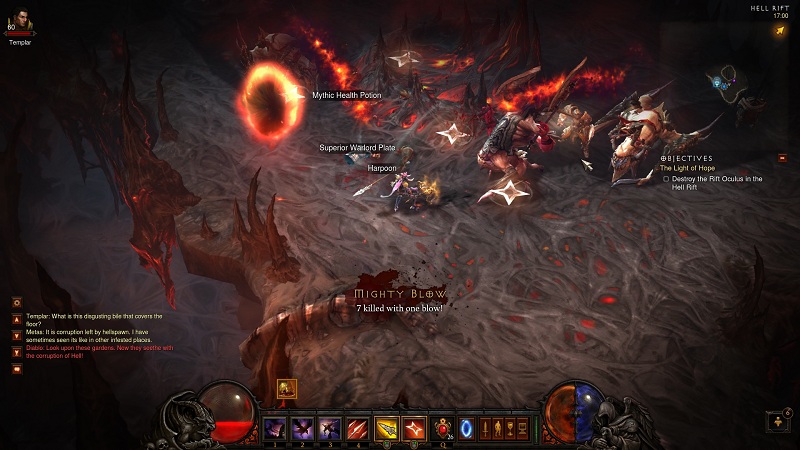
Task: Open chat settings gear icon
Action: (x=17, y=302)
